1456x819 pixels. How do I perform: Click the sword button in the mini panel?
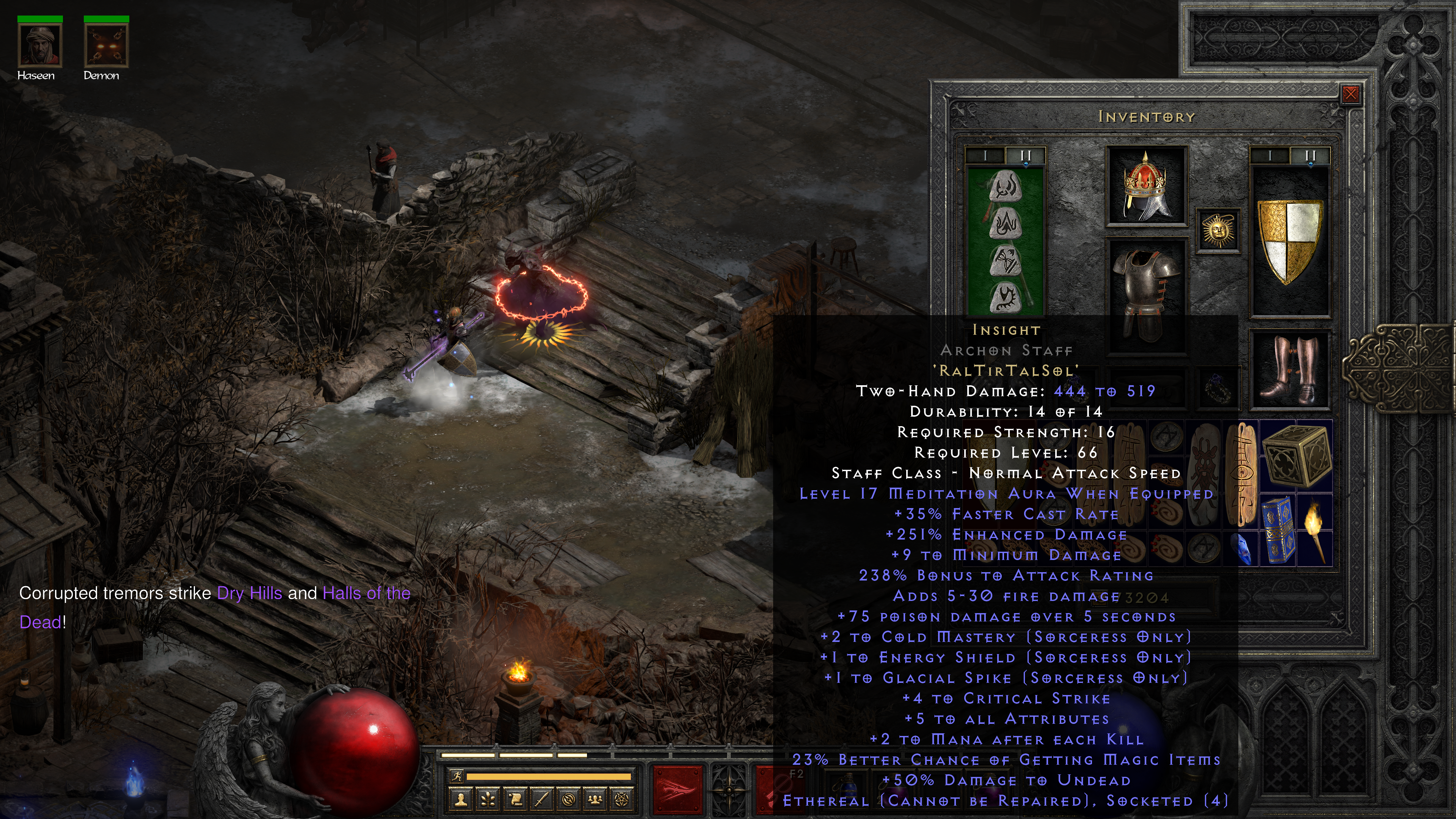pyautogui.click(x=542, y=799)
